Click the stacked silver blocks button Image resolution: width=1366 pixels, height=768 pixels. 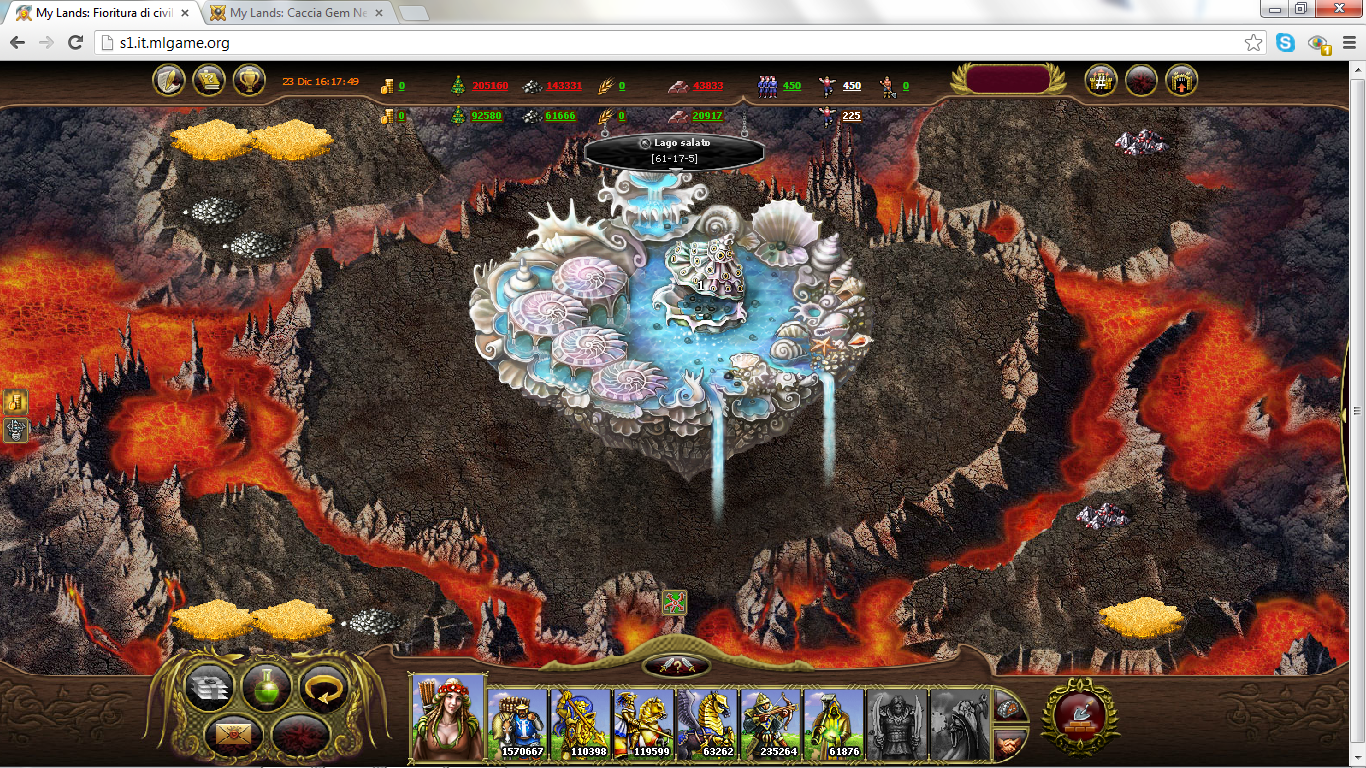click(209, 688)
